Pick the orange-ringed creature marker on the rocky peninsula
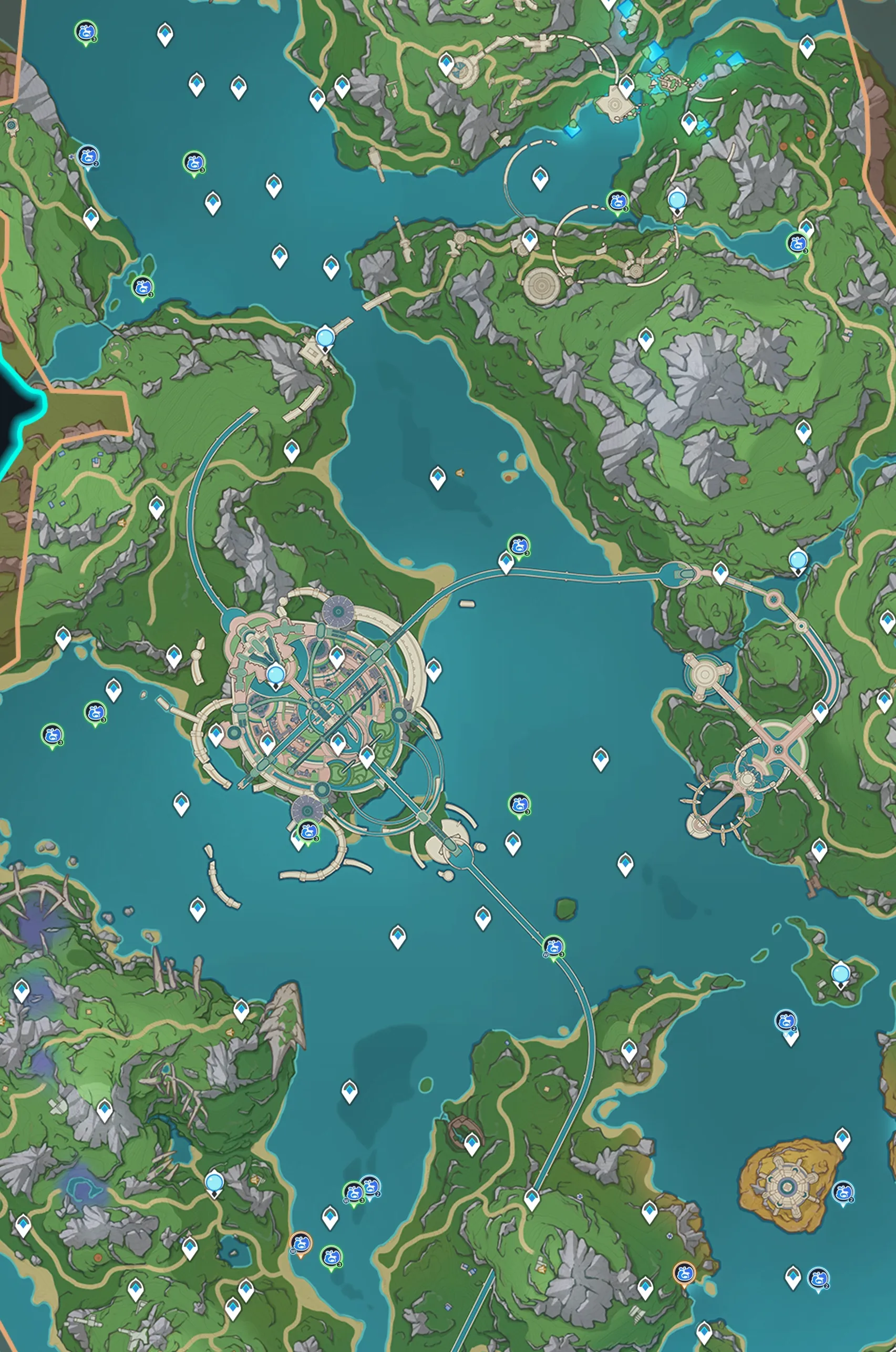 click(684, 1273)
